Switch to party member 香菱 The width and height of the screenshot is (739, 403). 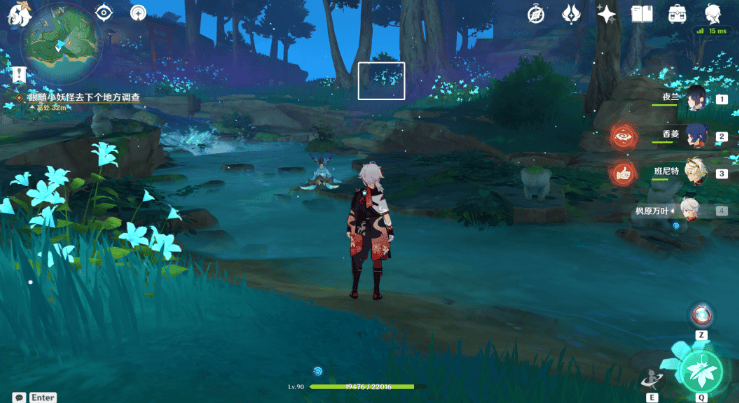point(698,134)
